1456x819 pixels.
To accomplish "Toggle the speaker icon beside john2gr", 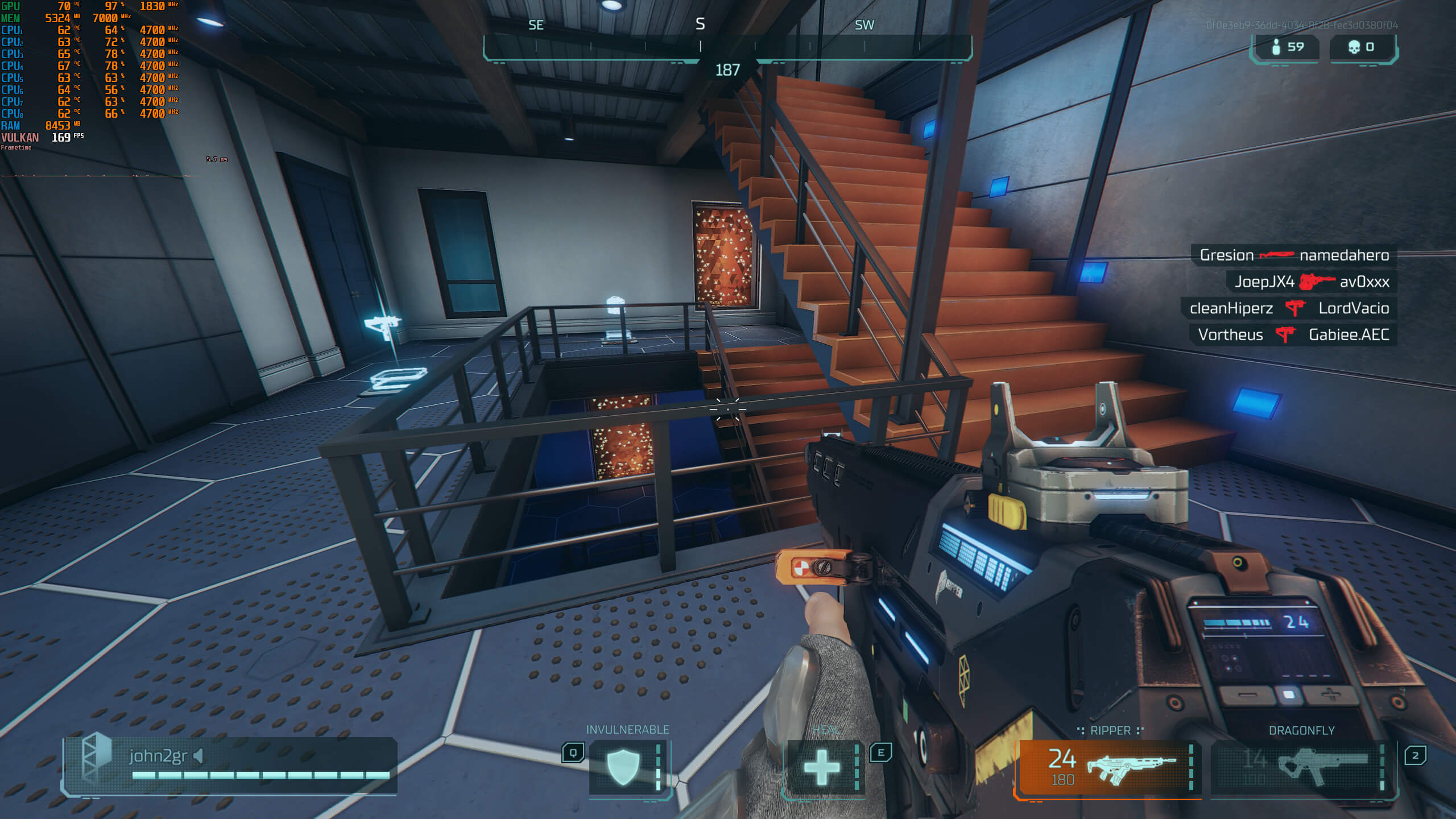I will tap(198, 756).
